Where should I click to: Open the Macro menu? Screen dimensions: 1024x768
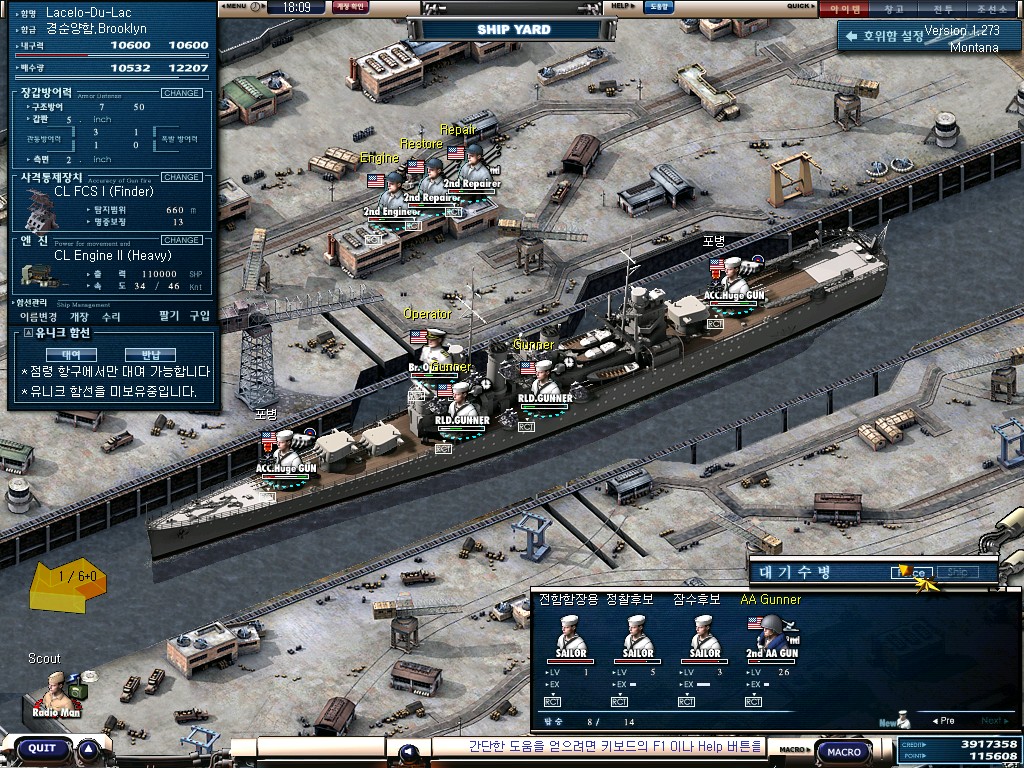coord(843,751)
